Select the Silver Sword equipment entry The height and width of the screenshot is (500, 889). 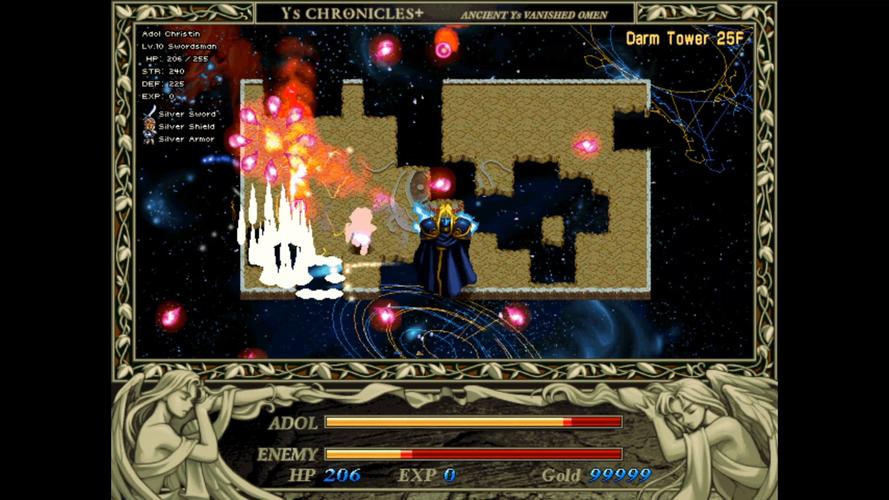pyautogui.click(x=186, y=114)
